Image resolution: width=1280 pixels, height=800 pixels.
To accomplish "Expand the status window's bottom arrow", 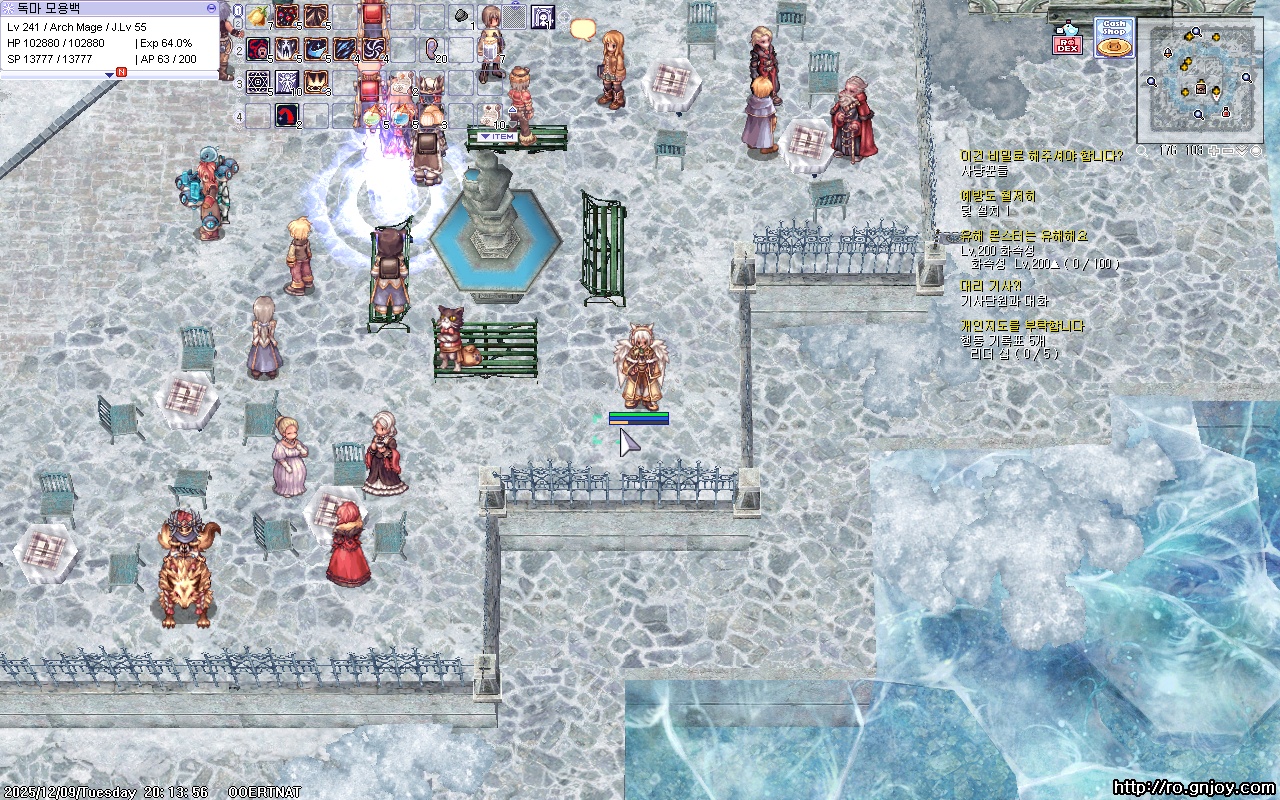I will (110, 73).
